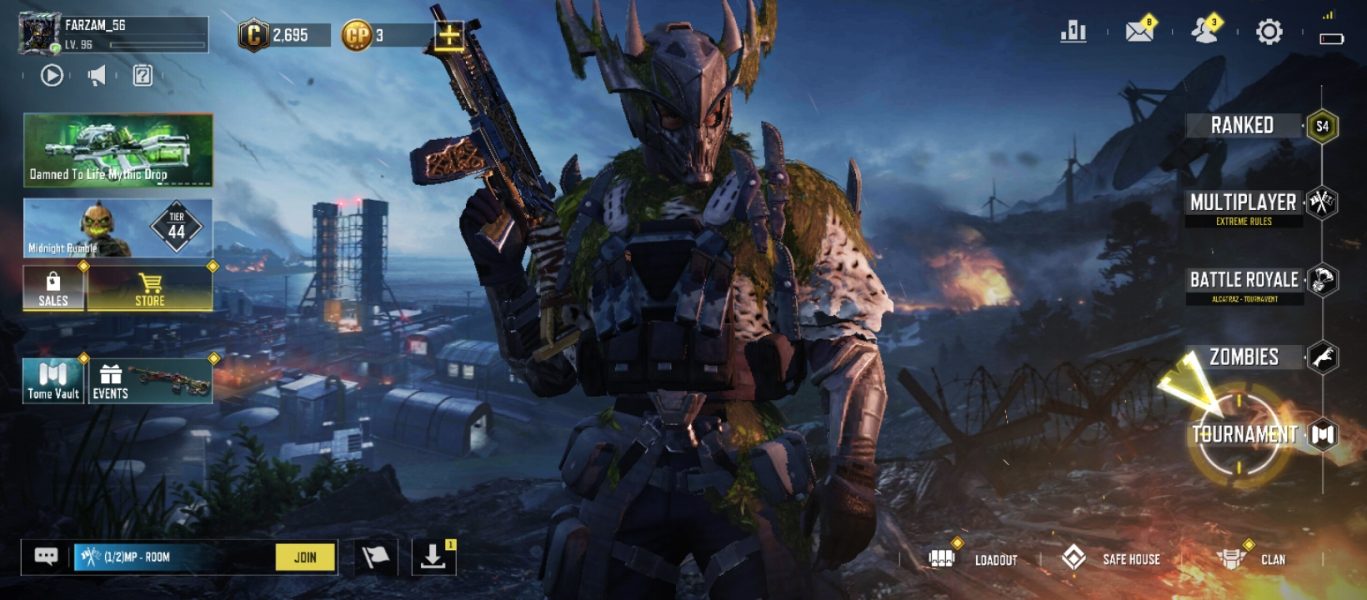Screen dimensions: 1367x600
Task: Open the Ranked mode menu
Action: (x=1243, y=126)
